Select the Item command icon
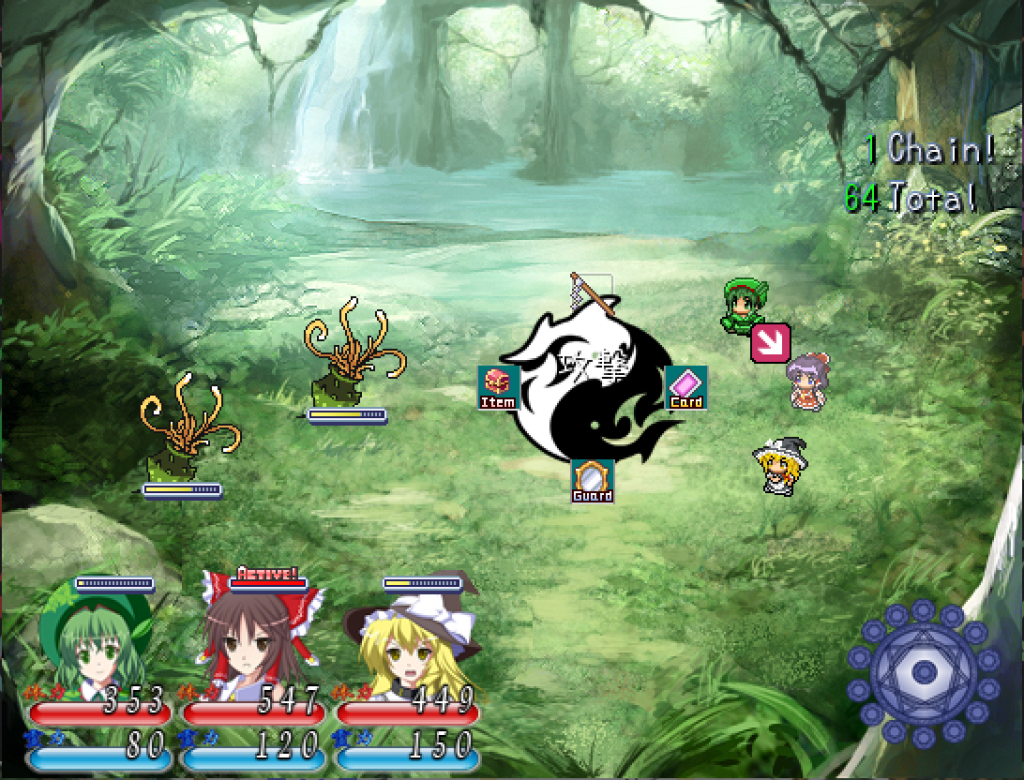 point(498,388)
